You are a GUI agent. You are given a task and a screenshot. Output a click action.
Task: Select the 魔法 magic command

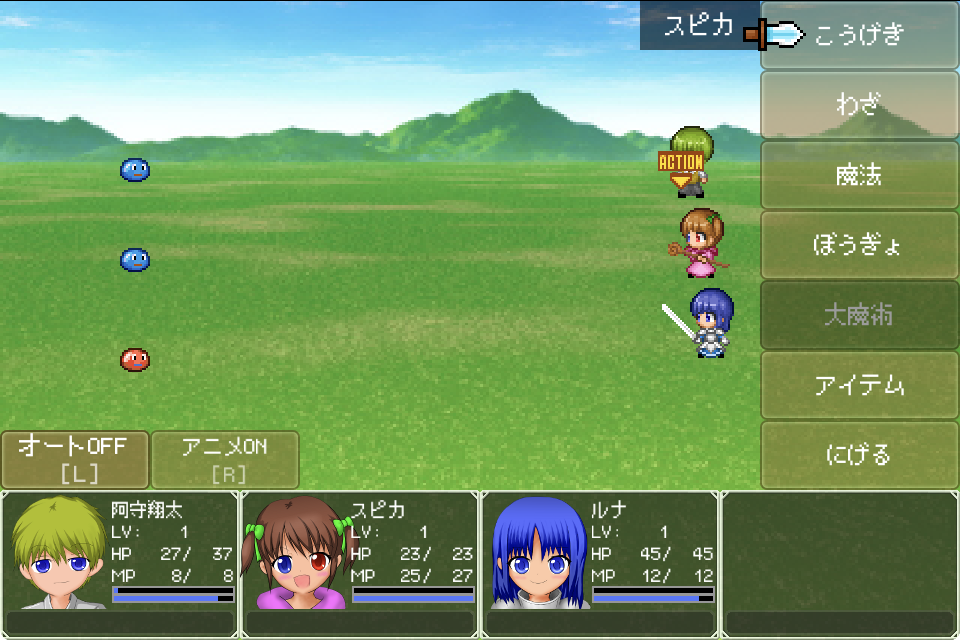coord(859,175)
